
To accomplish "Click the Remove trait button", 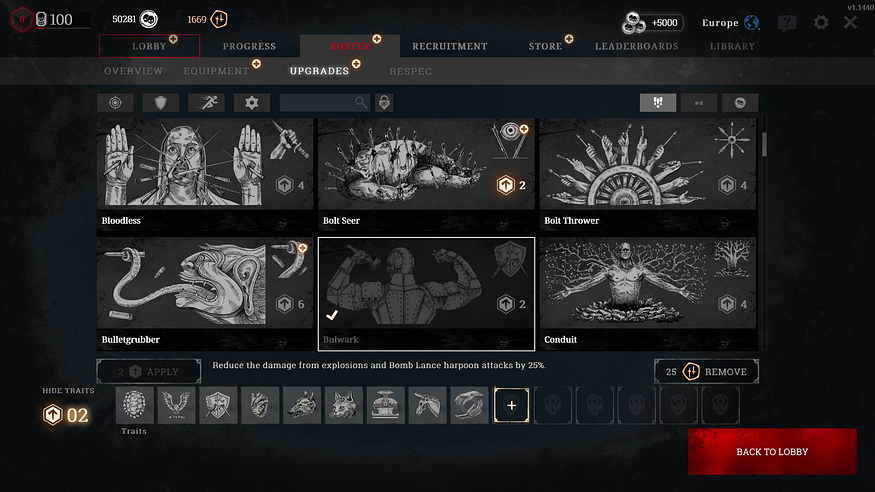I will point(706,372).
